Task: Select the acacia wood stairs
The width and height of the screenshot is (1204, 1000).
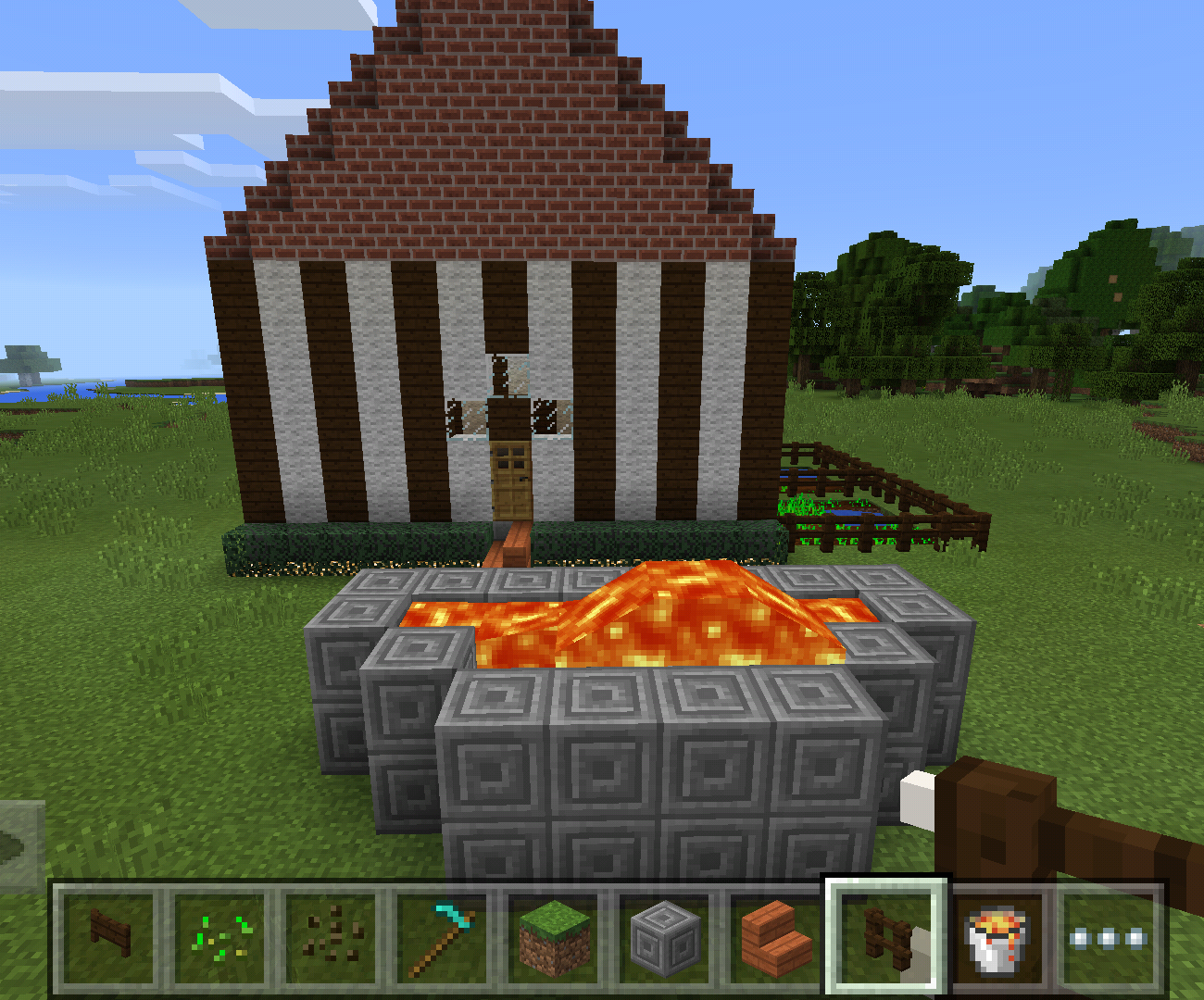Action: click(x=774, y=940)
